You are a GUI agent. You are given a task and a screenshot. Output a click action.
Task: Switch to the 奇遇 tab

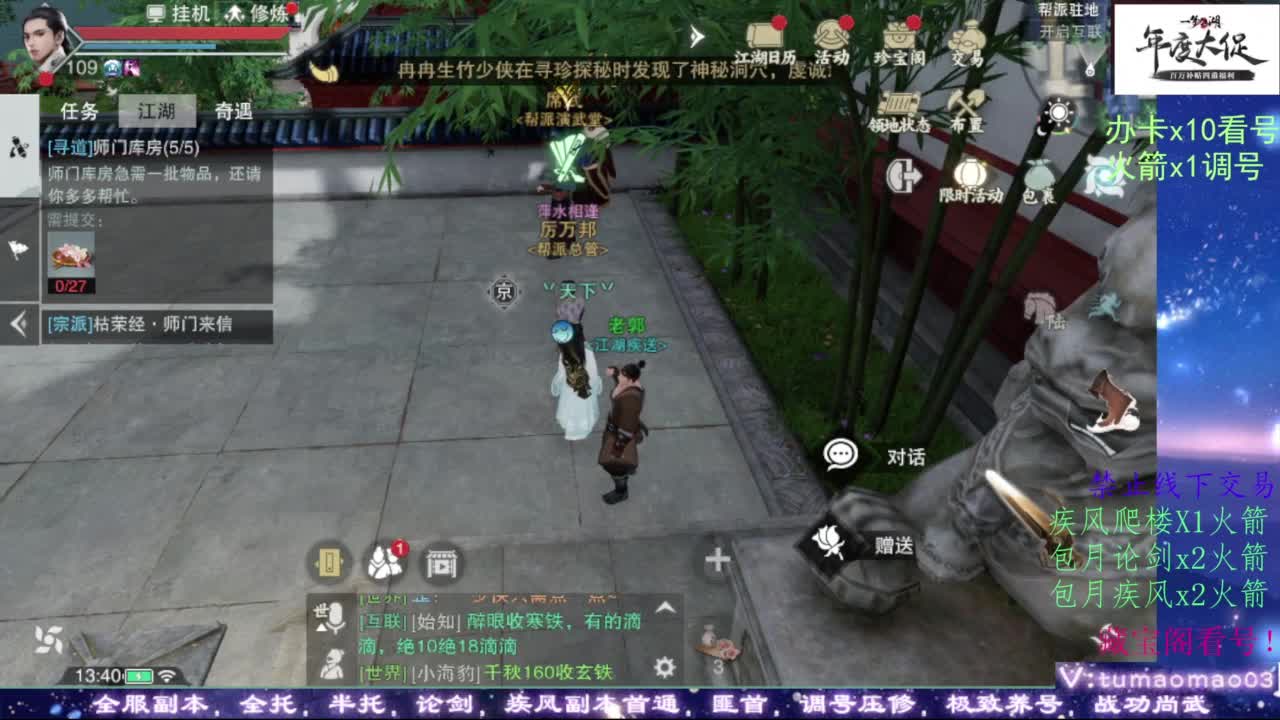click(x=232, y=111)
